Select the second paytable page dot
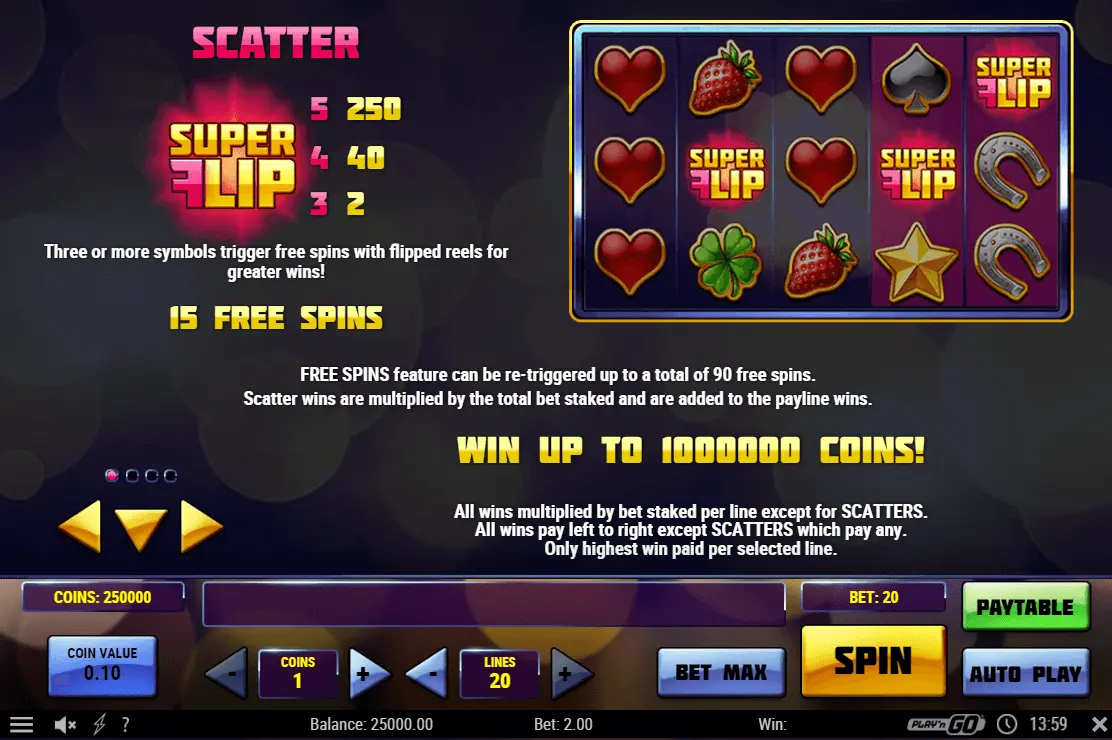This screenshot has width=1112, height=740. click(132, 476)
